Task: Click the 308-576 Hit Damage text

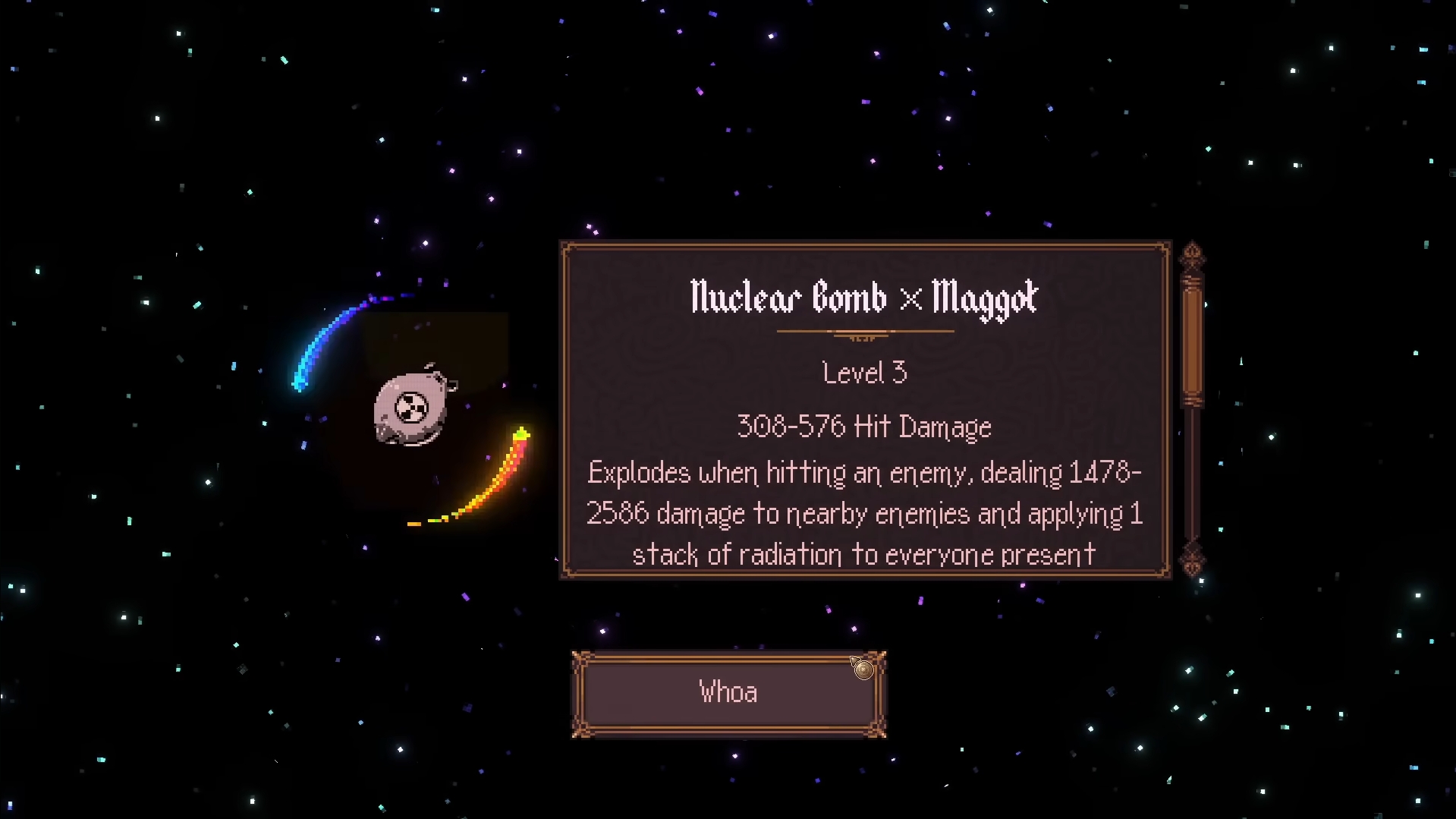Action: 863,427
